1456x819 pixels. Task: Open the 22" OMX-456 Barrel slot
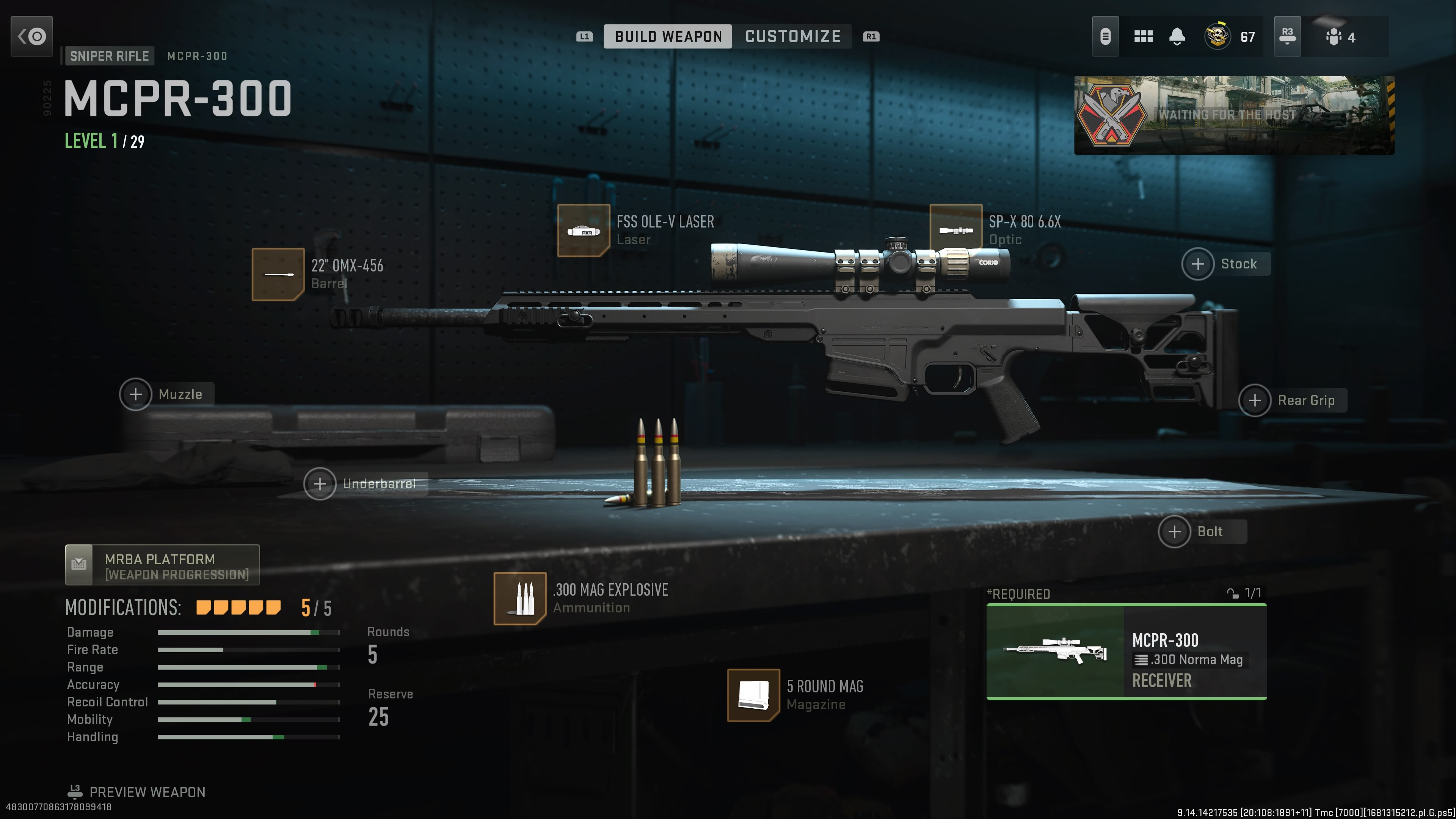click(278, 274)
